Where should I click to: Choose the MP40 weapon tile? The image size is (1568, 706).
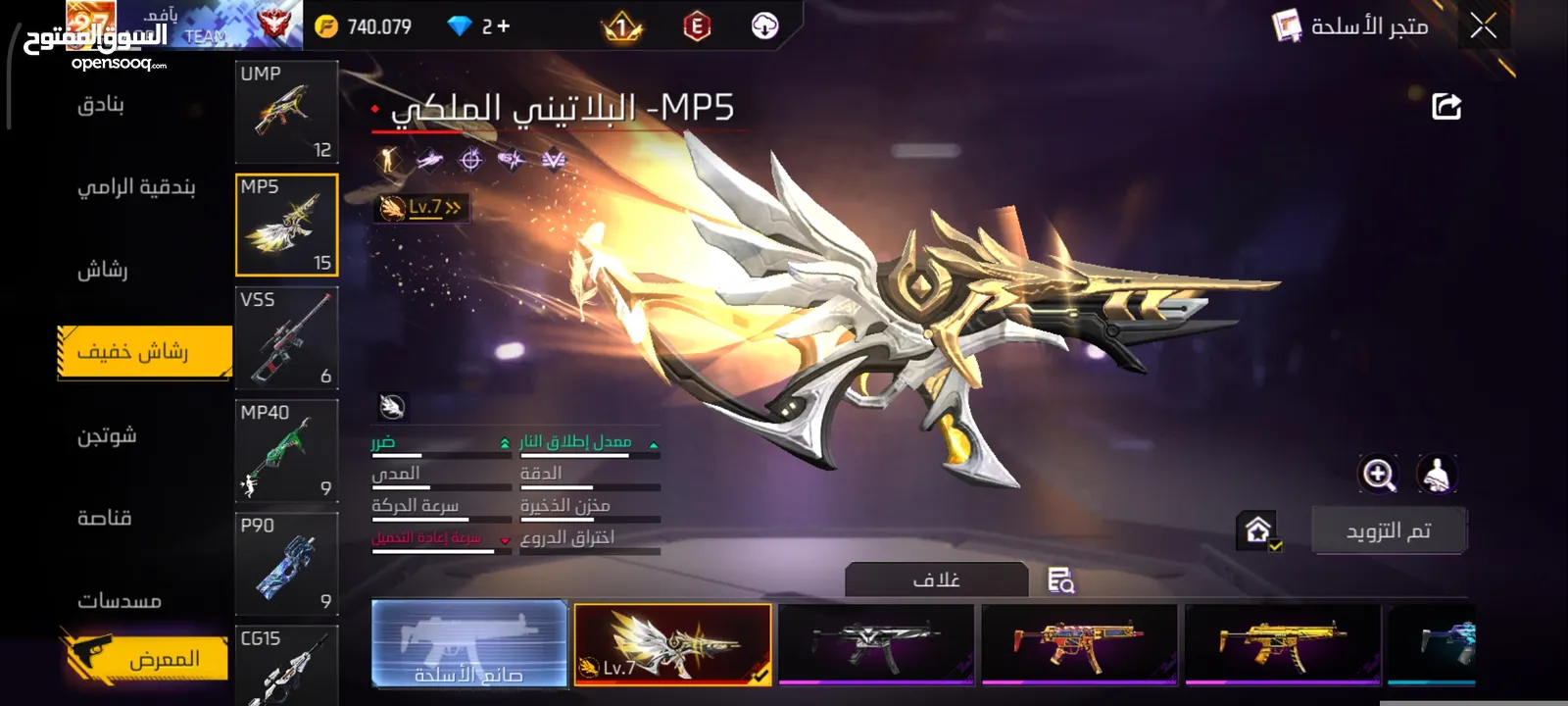286,451
